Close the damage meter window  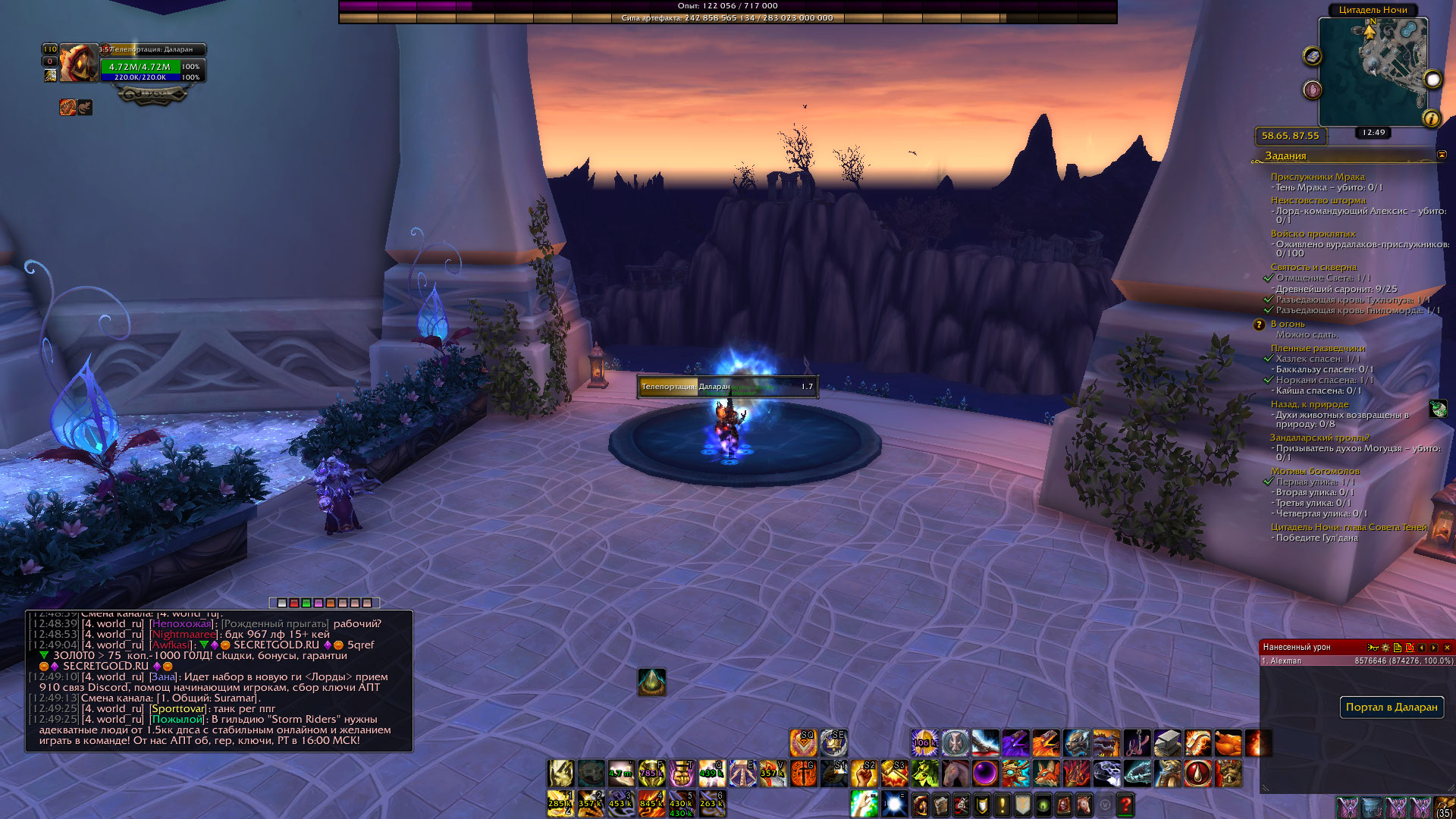pyautogui.click(x=1447, y=648)
